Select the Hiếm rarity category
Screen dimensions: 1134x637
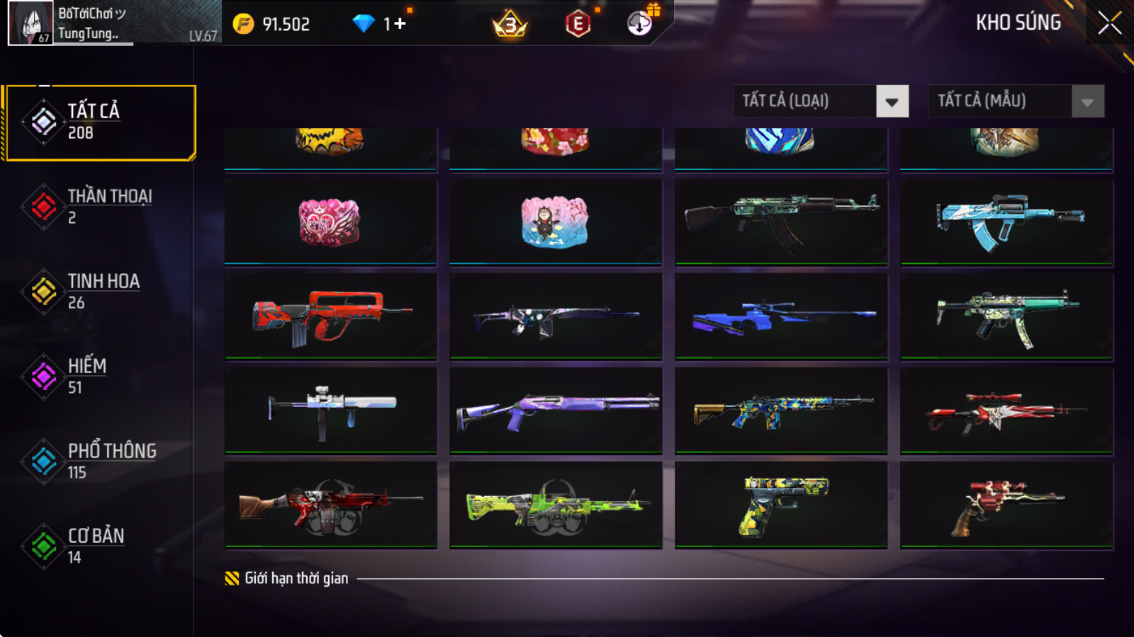tap(99, 376)
